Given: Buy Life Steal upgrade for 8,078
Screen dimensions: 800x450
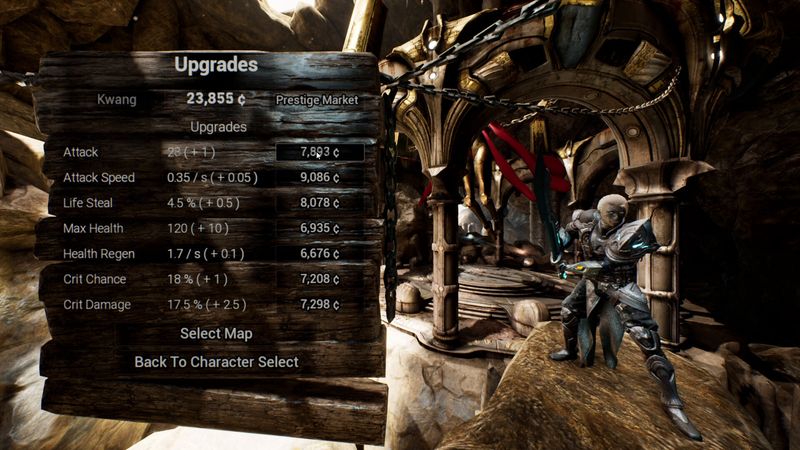Looking at the screenshot, I should (x=320, y=203).
